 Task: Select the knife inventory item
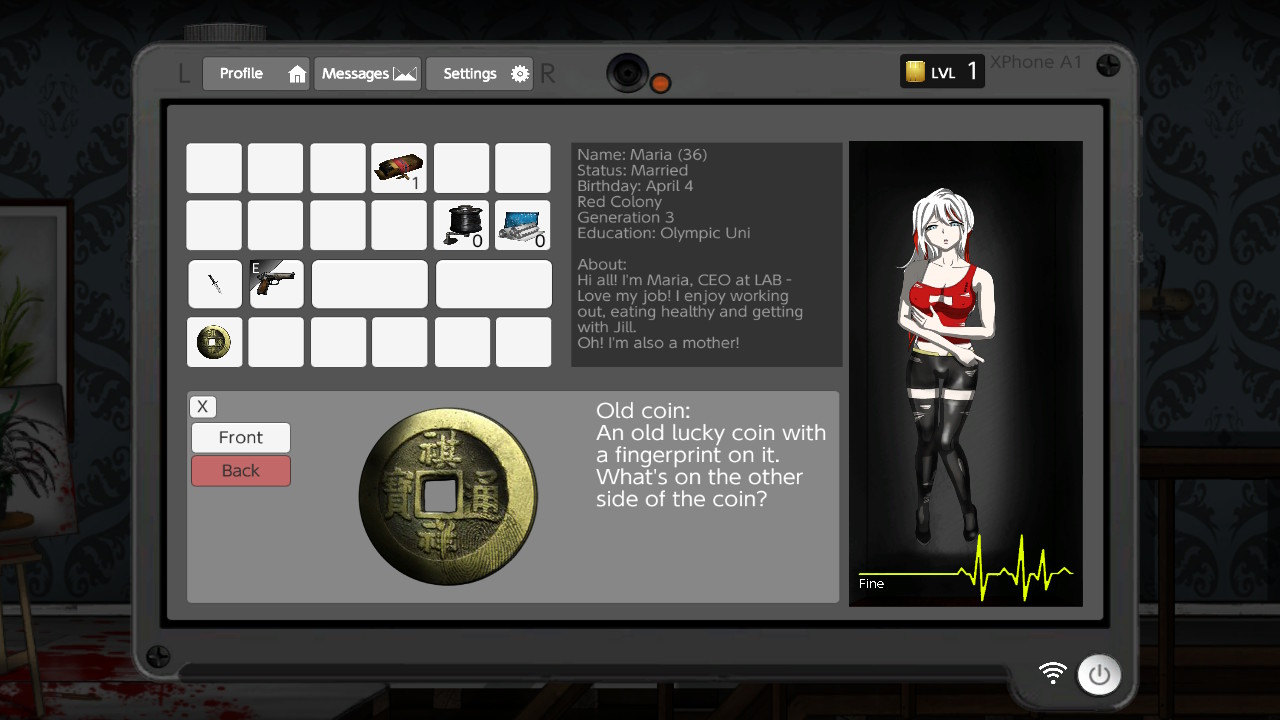[x=214, y=284]
